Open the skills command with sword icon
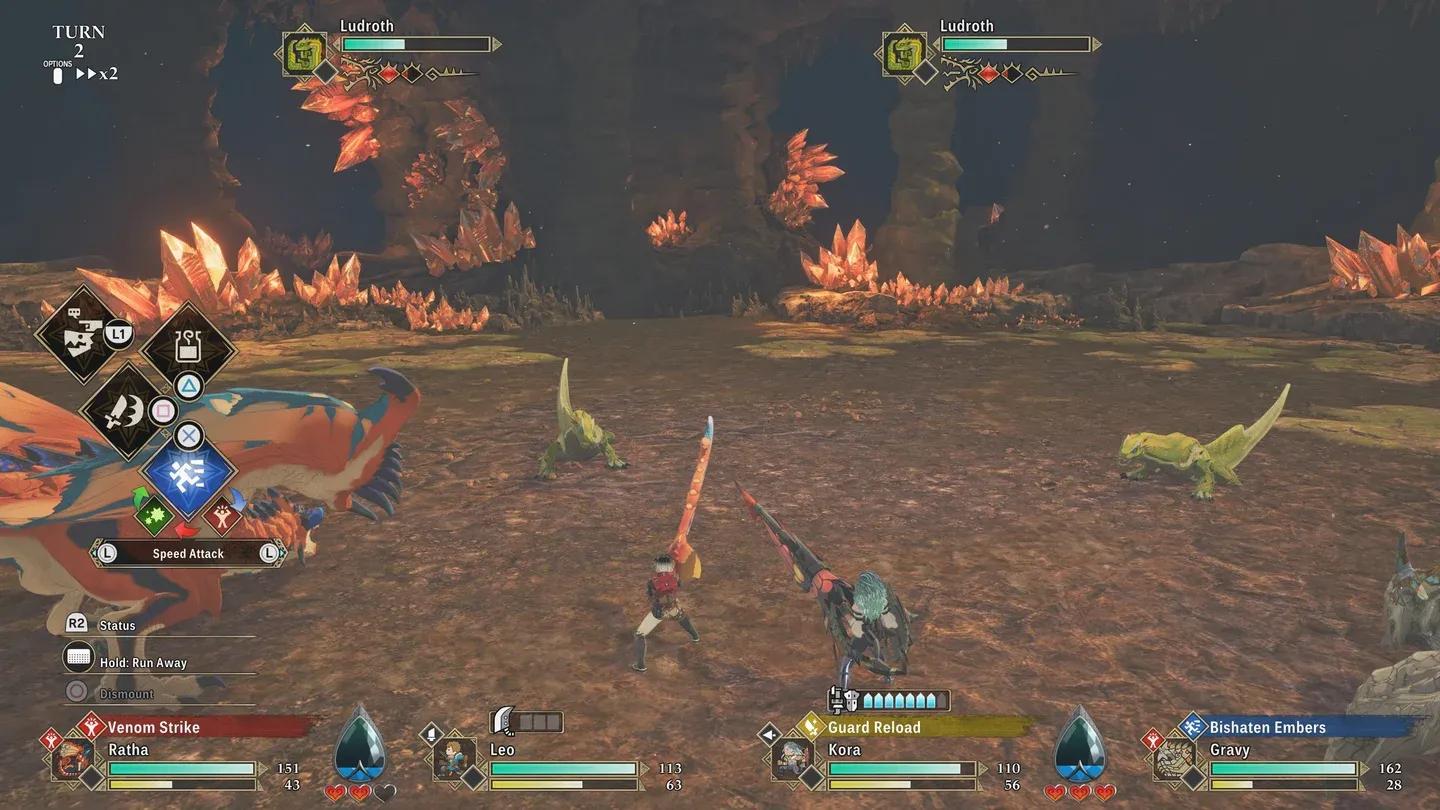 pyautogui.click(x=123, y=411)
